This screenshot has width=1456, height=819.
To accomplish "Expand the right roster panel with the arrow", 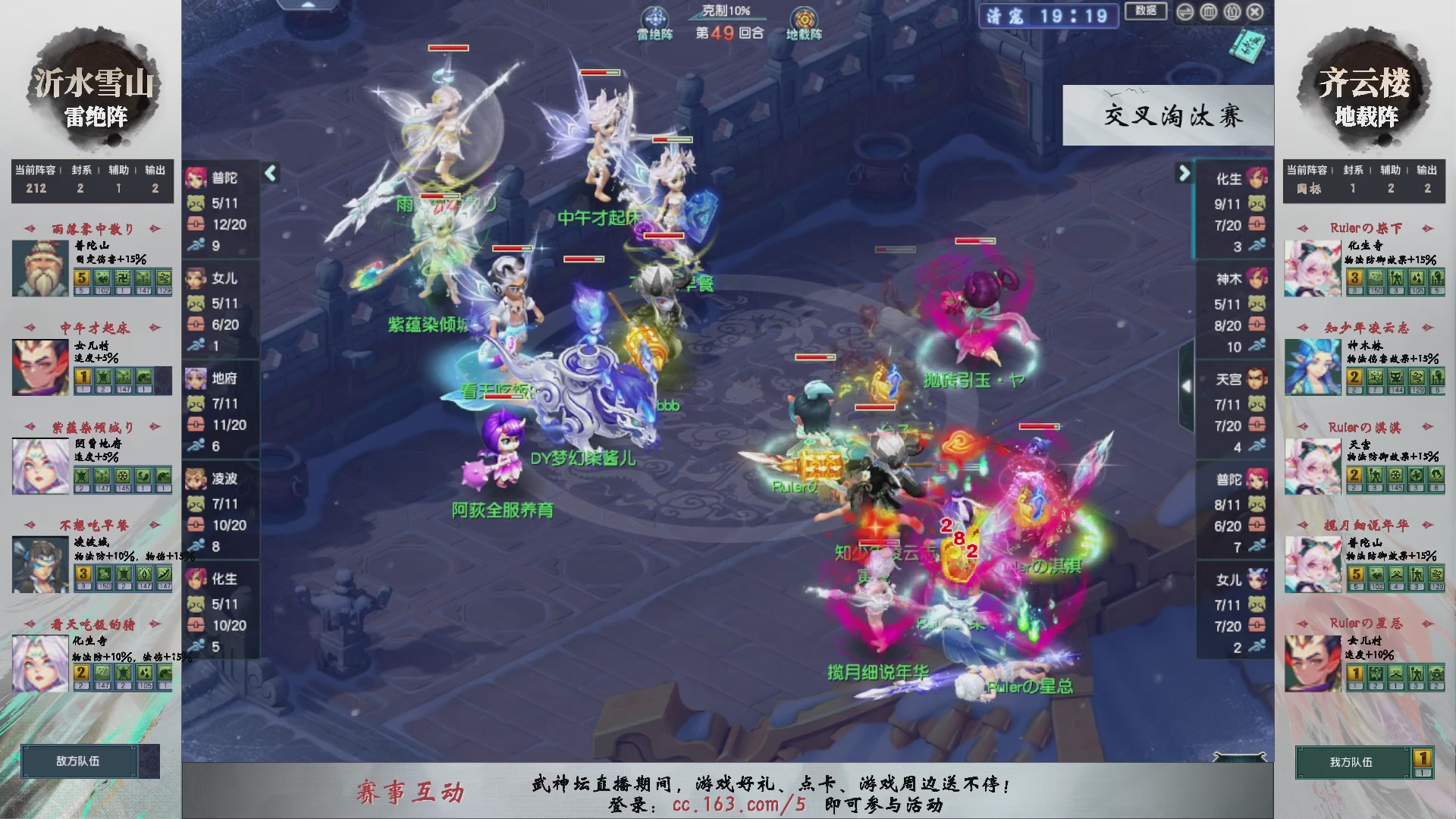I will point(1185,173).
